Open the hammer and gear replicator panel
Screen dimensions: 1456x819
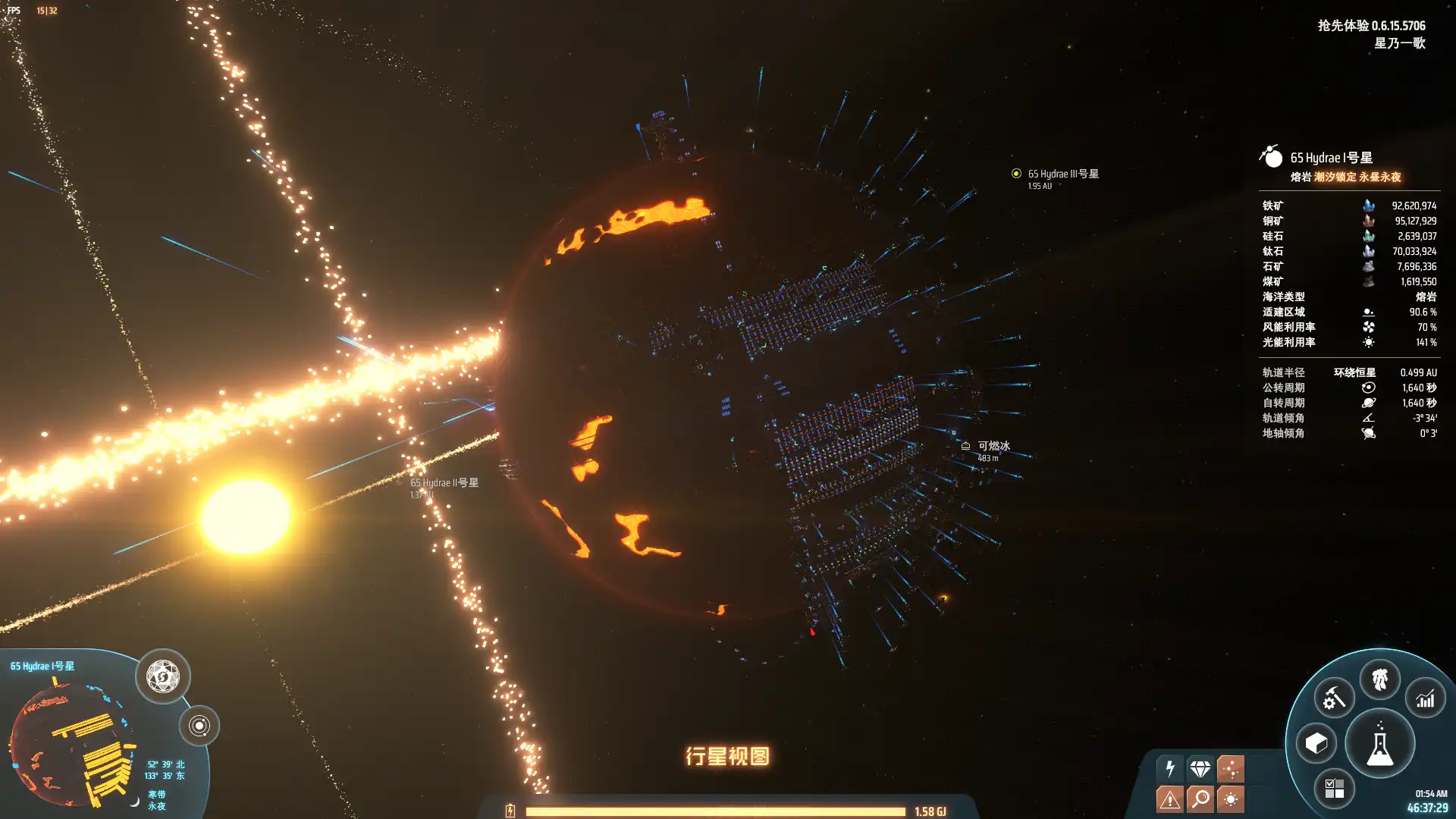click(x=1334, y=698)
